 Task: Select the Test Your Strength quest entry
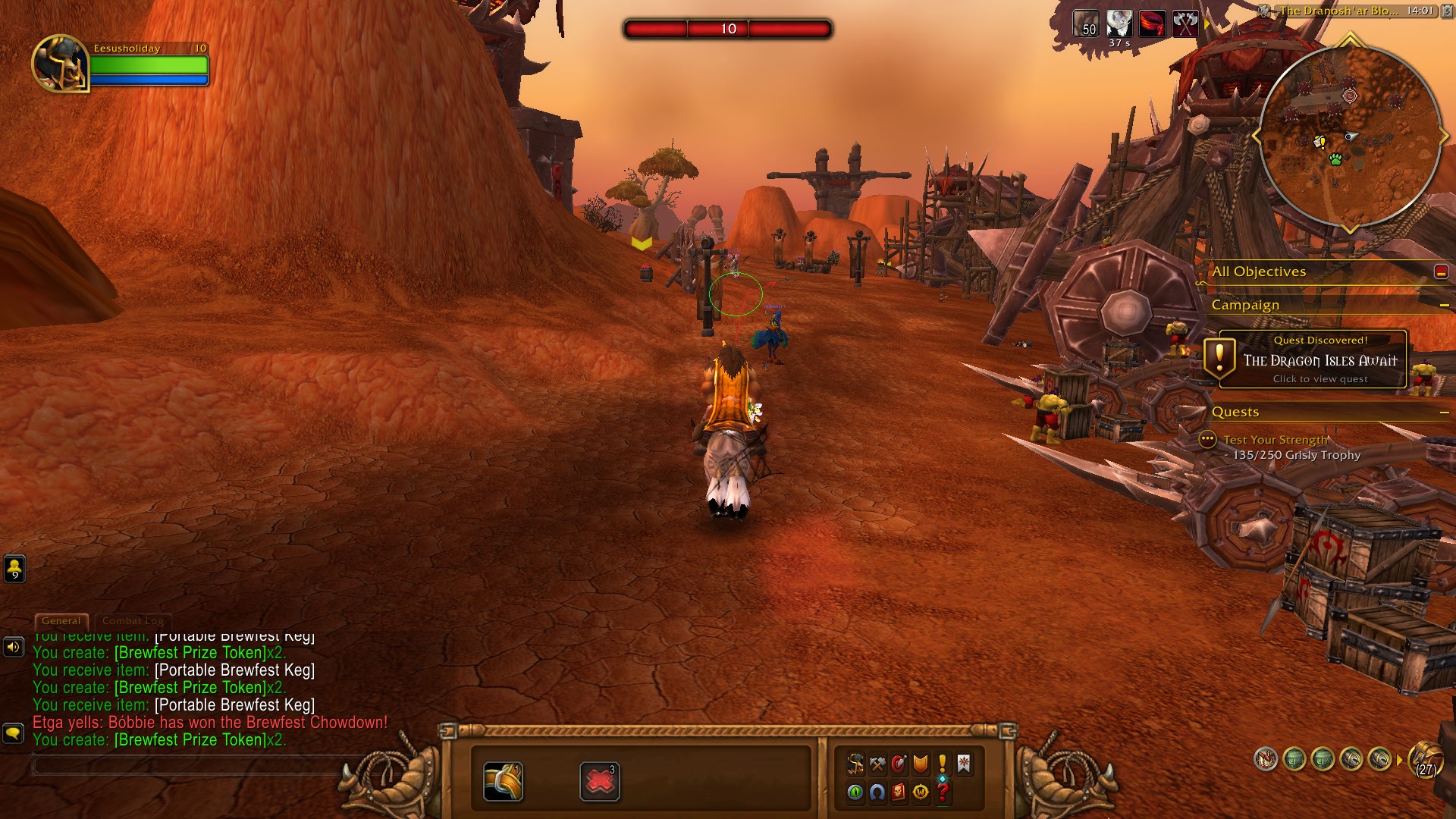coord(1275,440)
